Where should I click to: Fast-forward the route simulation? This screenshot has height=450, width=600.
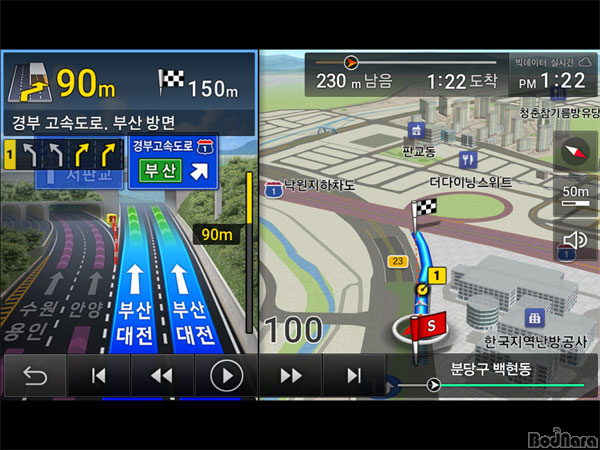290,376
